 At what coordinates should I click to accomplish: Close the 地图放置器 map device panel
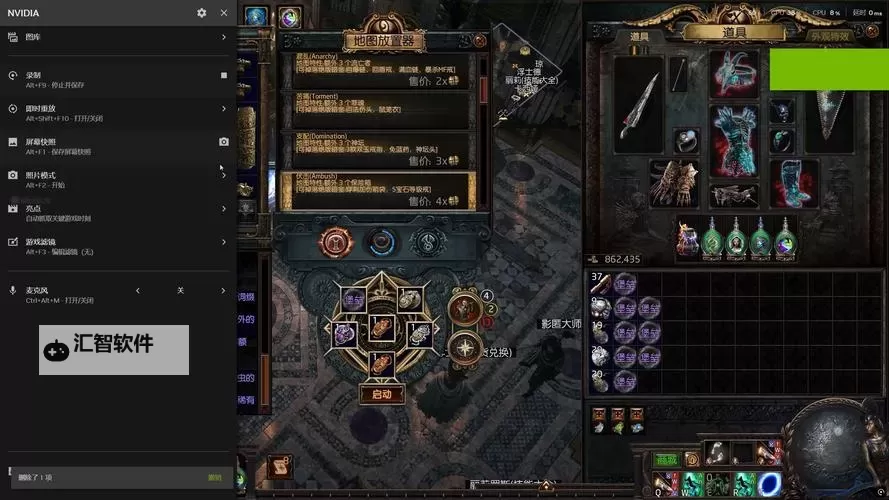click(480, 41)
